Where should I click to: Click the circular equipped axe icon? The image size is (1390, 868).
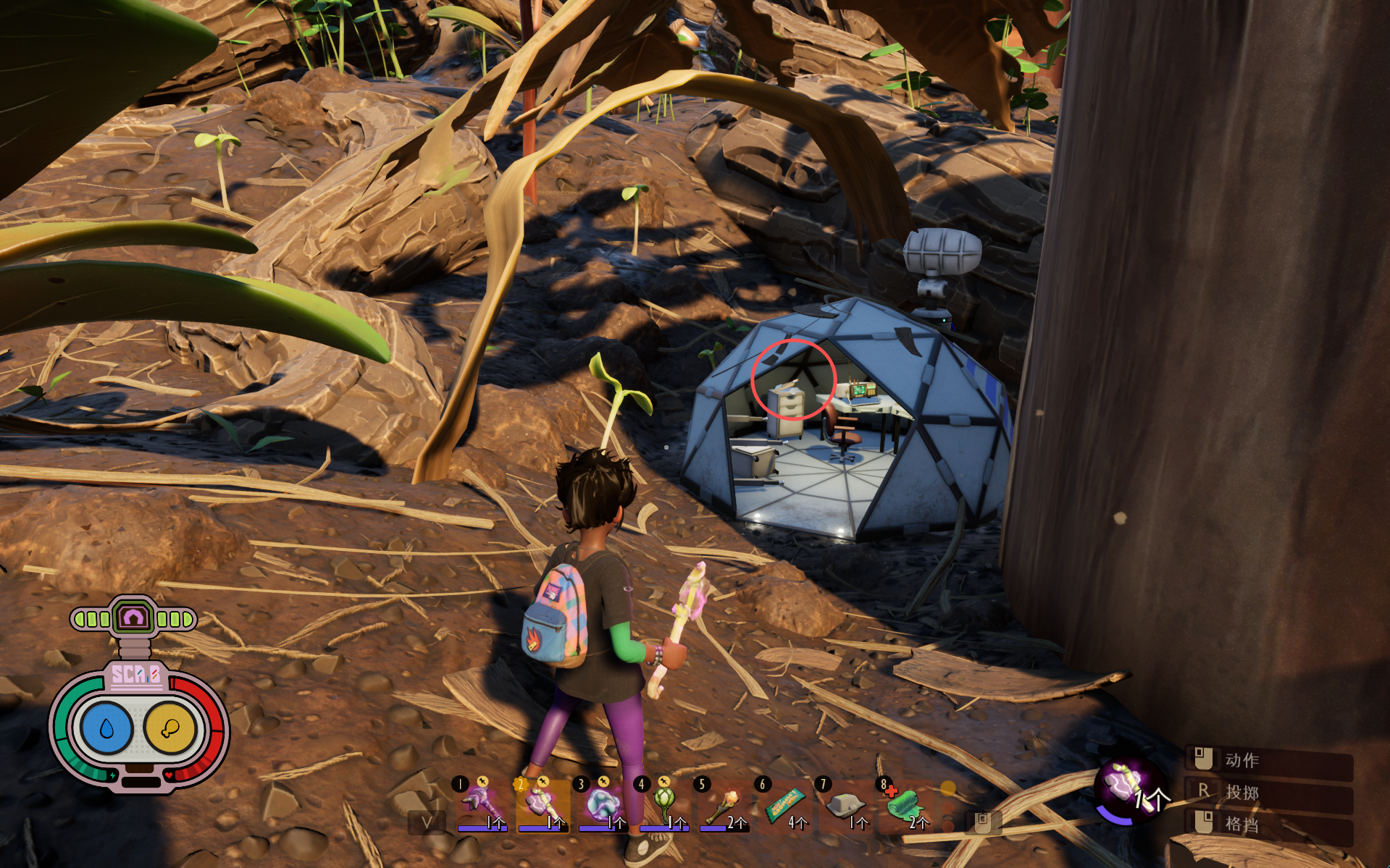pos(1128,786)
